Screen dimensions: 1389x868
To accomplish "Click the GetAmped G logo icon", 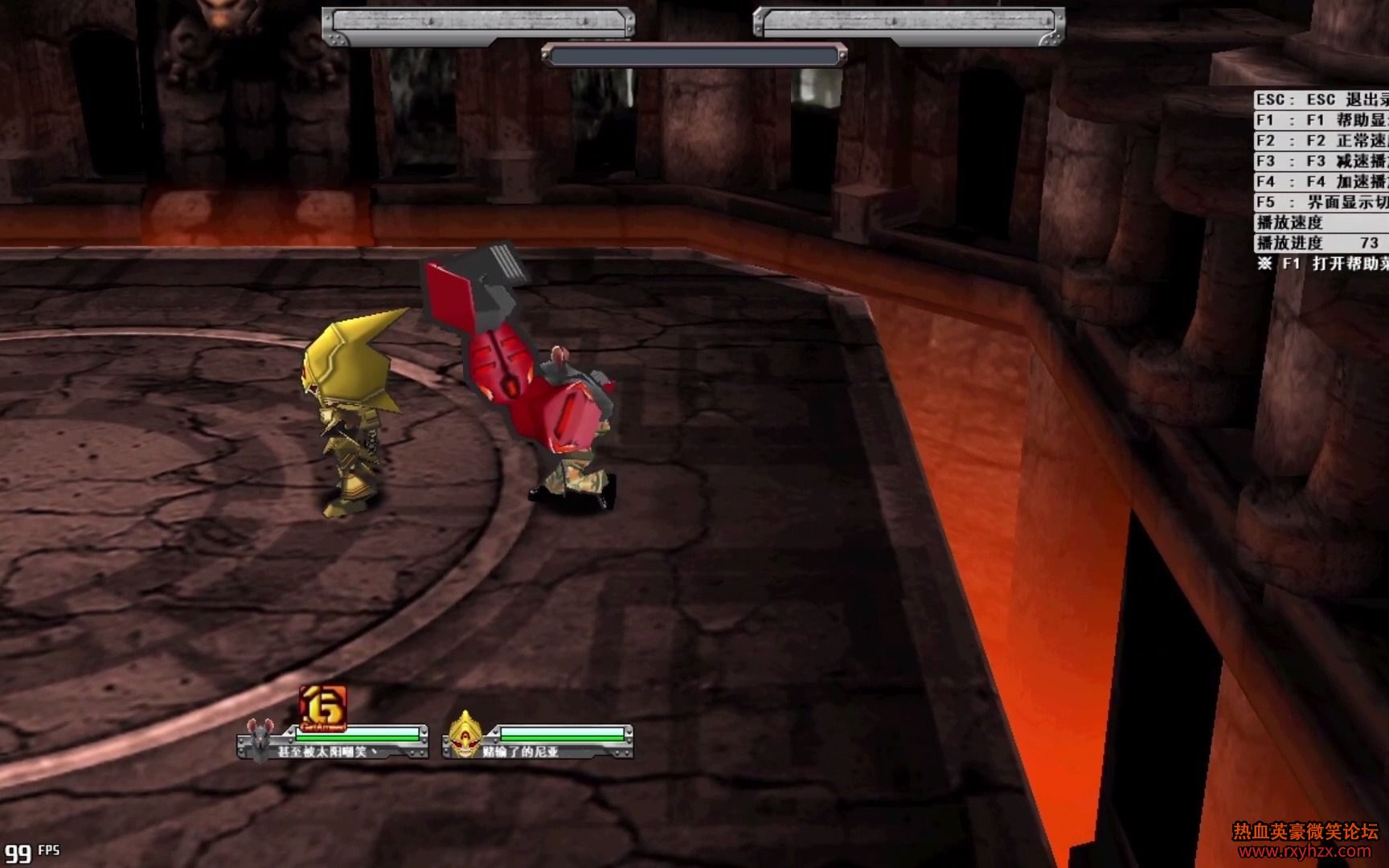I will pos(323,707).
